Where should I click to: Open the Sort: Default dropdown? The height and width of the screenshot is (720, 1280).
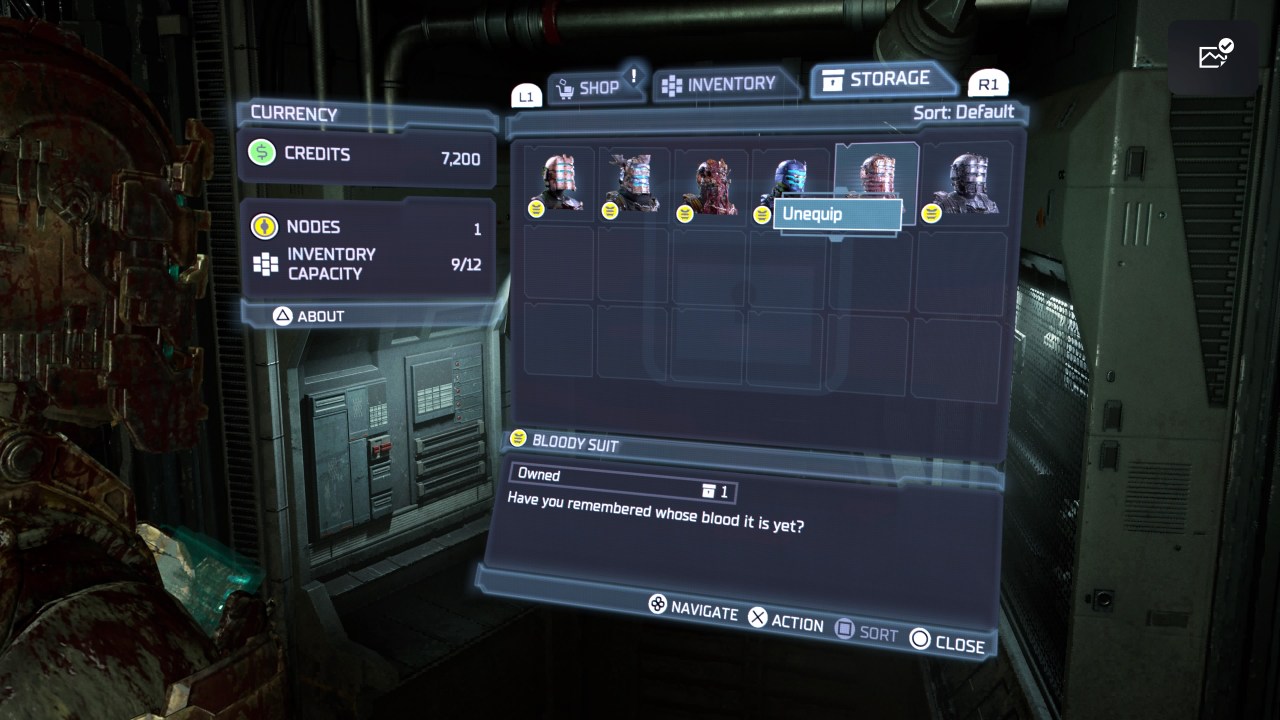(965, 112)
